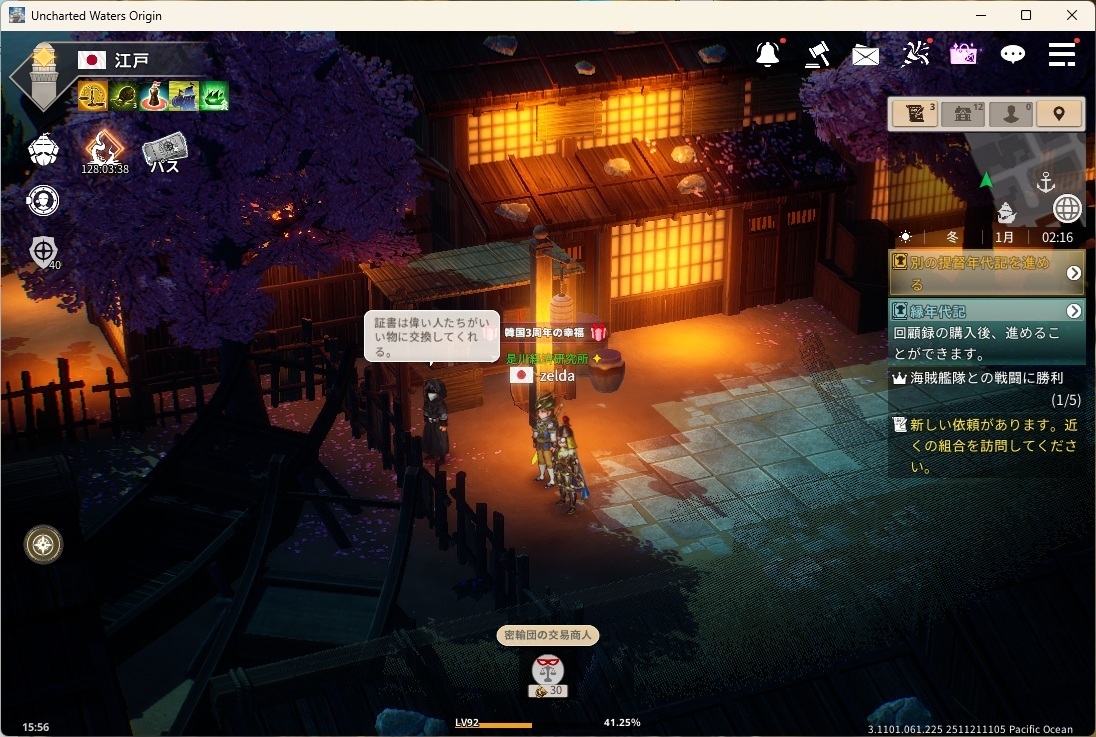
Task: Open the ship fleet icon
Action: coord(43,150)
